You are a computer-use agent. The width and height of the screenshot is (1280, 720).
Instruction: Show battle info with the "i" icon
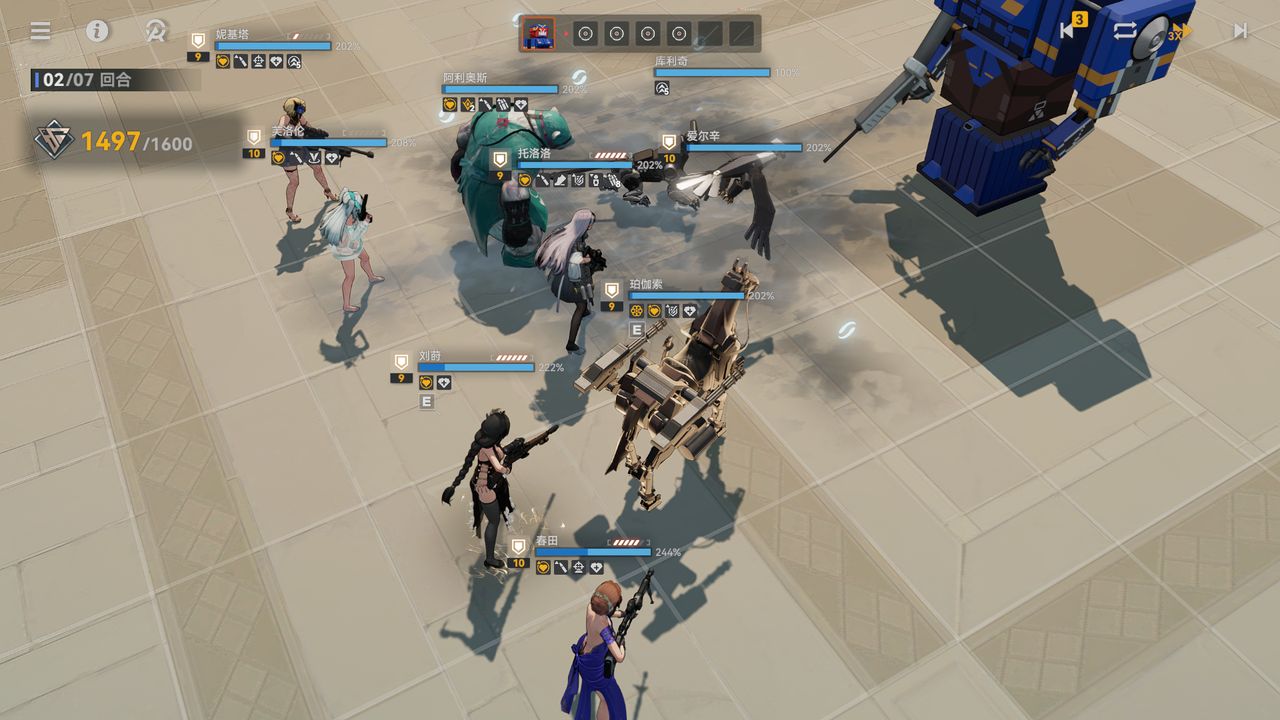(x=97, y=31)
